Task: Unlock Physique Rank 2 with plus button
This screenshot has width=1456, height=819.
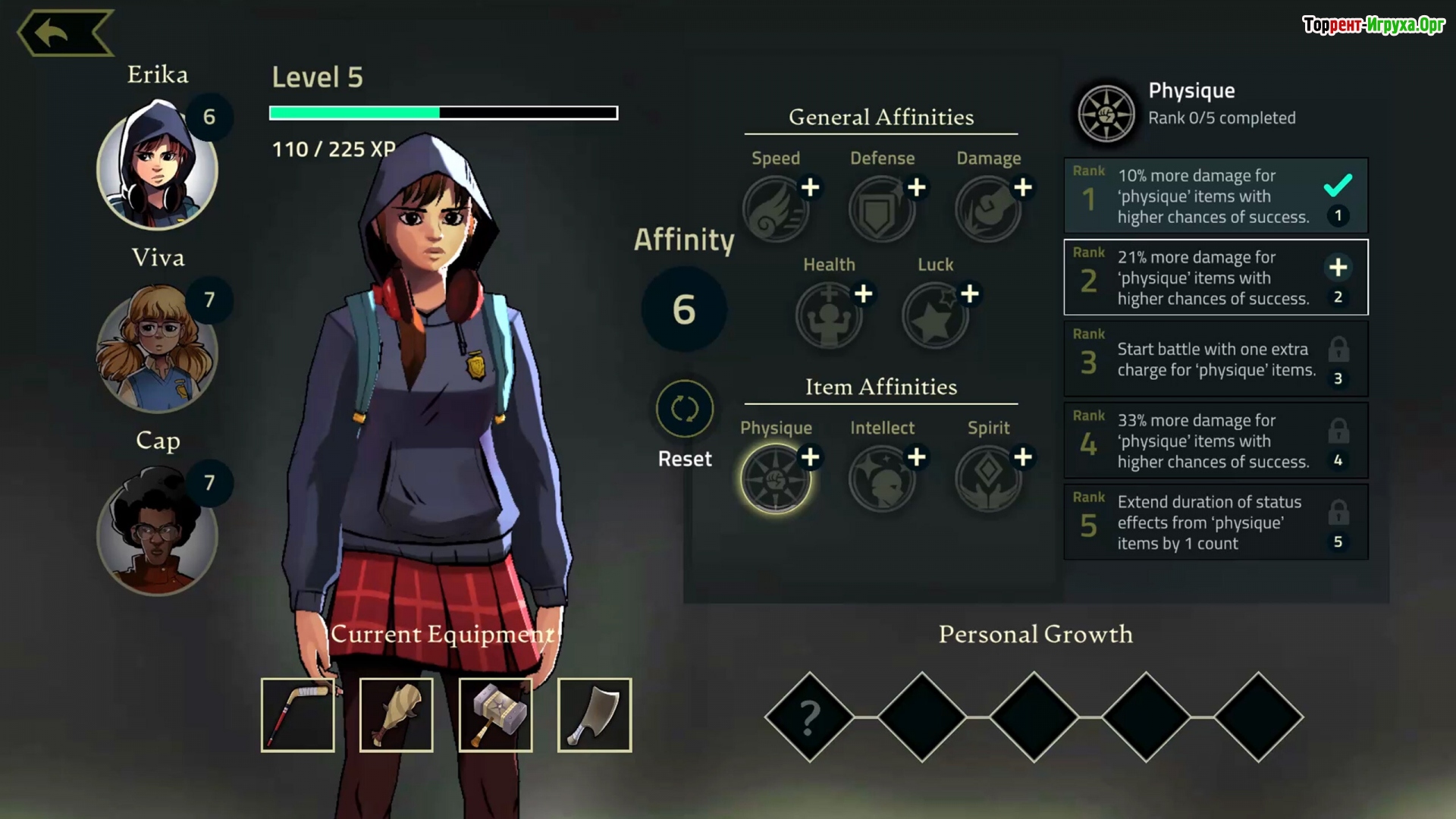Action: [1338, 267]
